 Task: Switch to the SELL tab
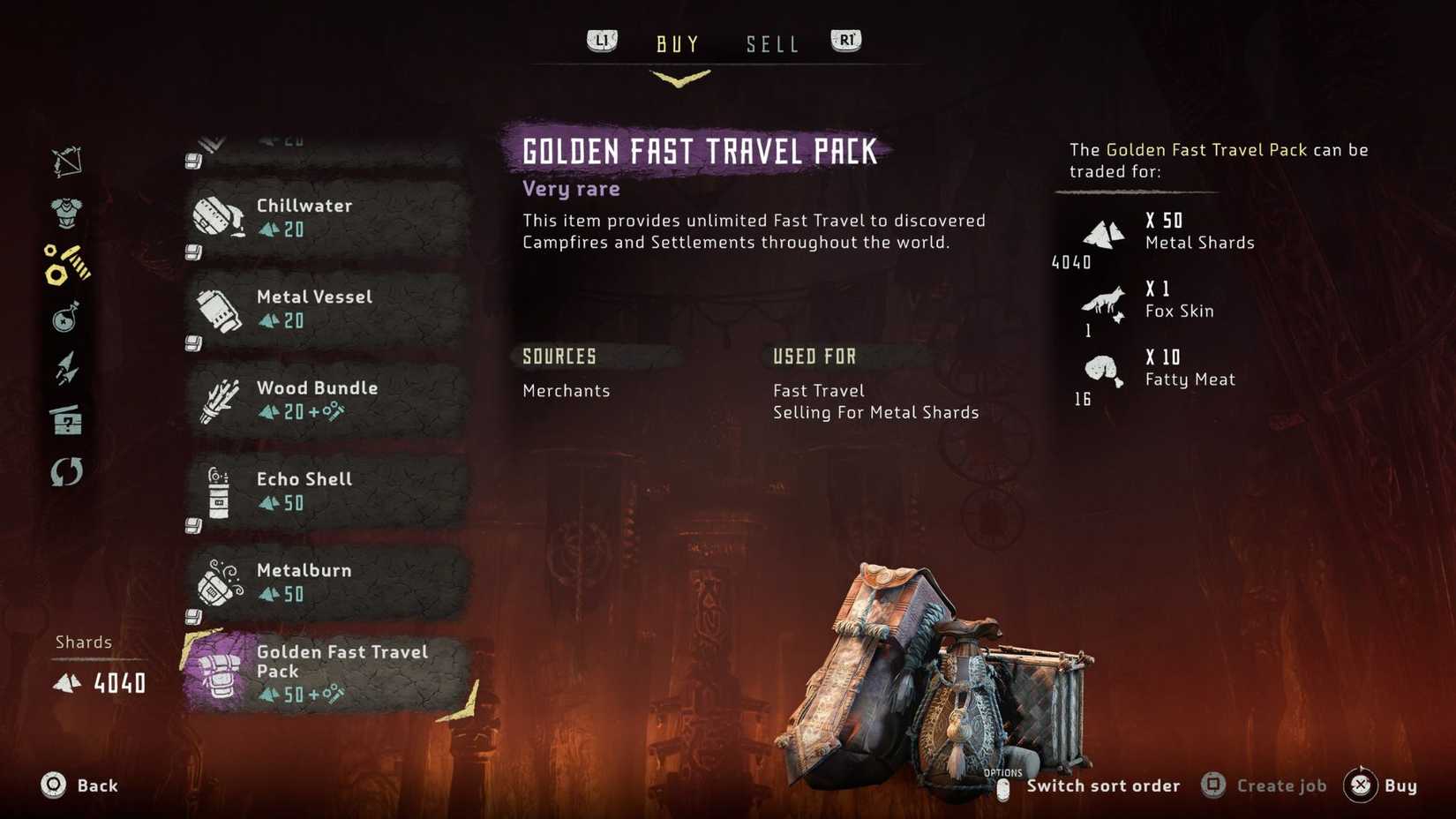pyautogui.click(x=771, y=42)
